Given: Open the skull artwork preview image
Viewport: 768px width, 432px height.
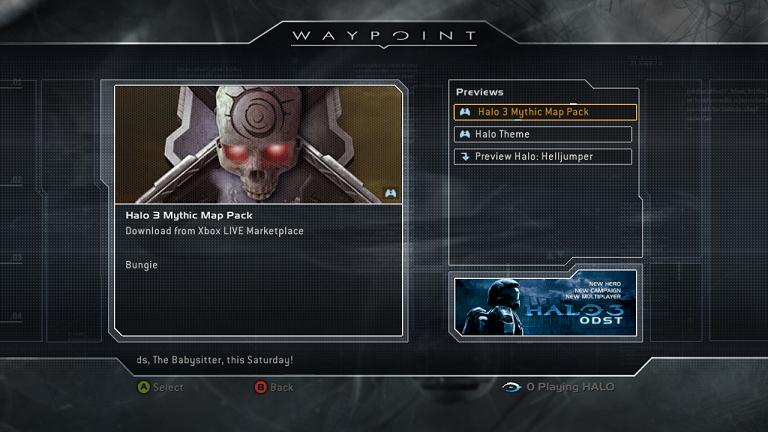Looking at the screenshot, I should pyautogui.click(x=259, y=145).
